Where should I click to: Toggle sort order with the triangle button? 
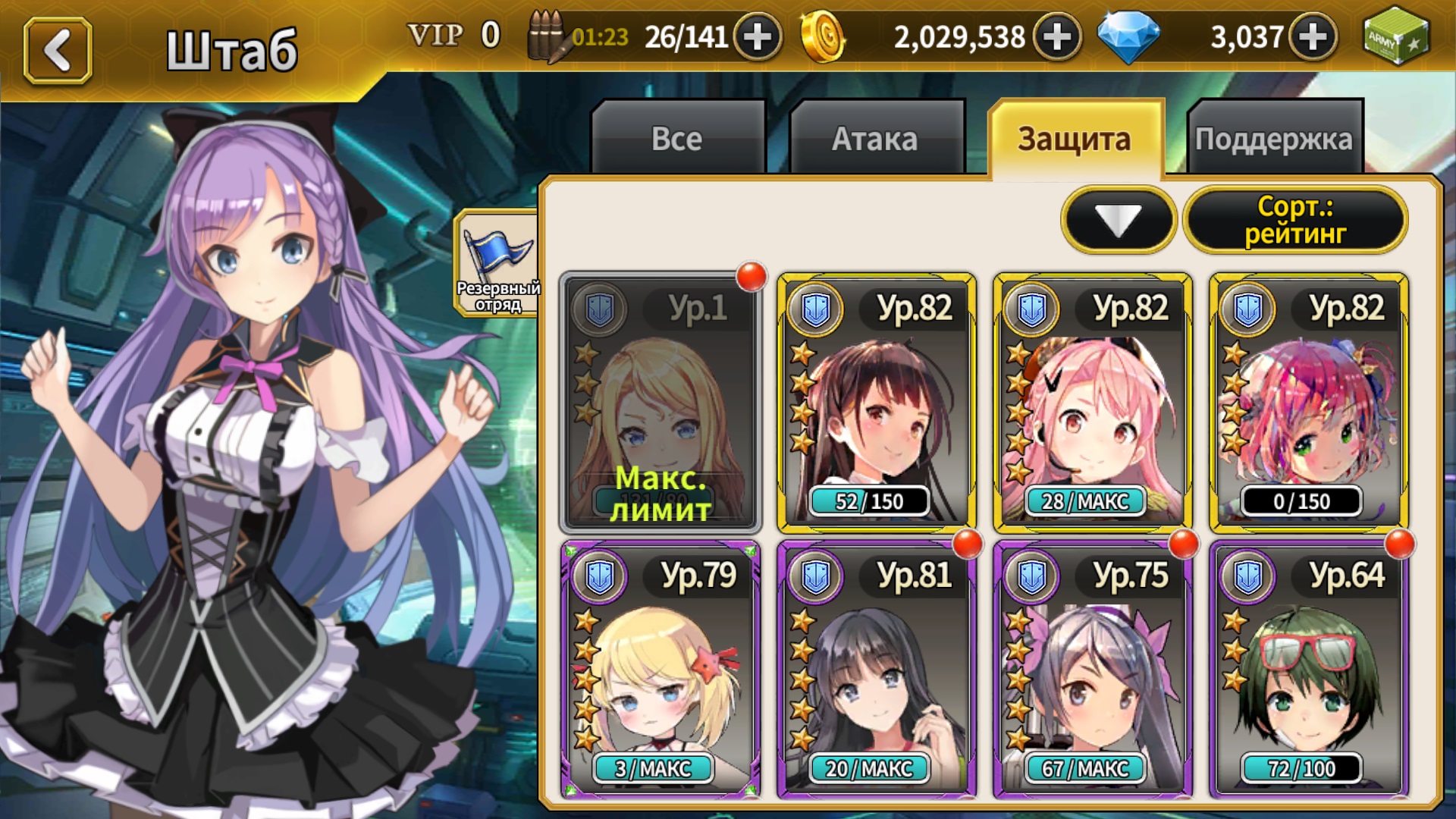point(1119,220)
